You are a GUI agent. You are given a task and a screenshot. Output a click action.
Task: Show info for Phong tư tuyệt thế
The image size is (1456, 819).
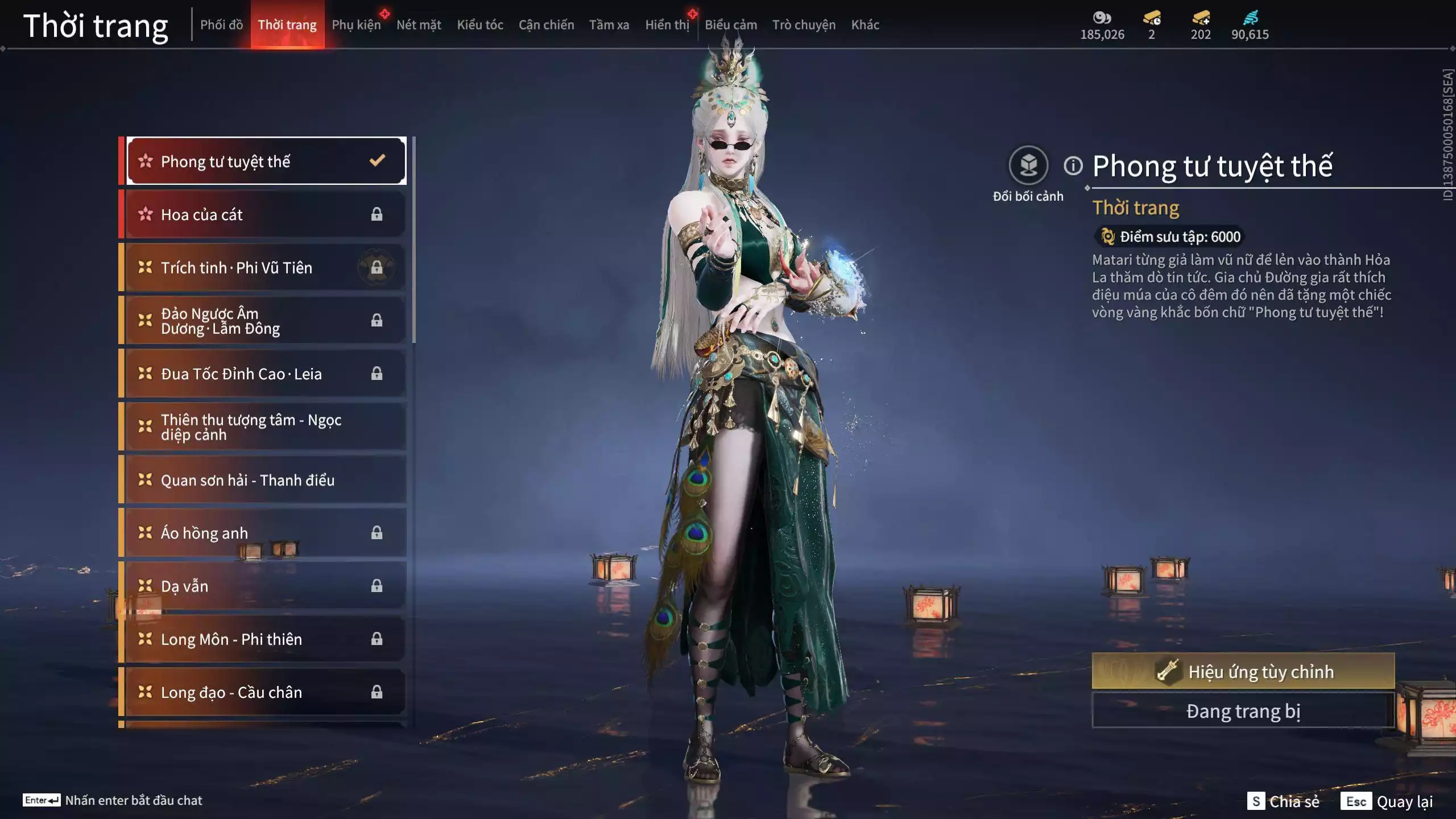tap(1073, 166)
